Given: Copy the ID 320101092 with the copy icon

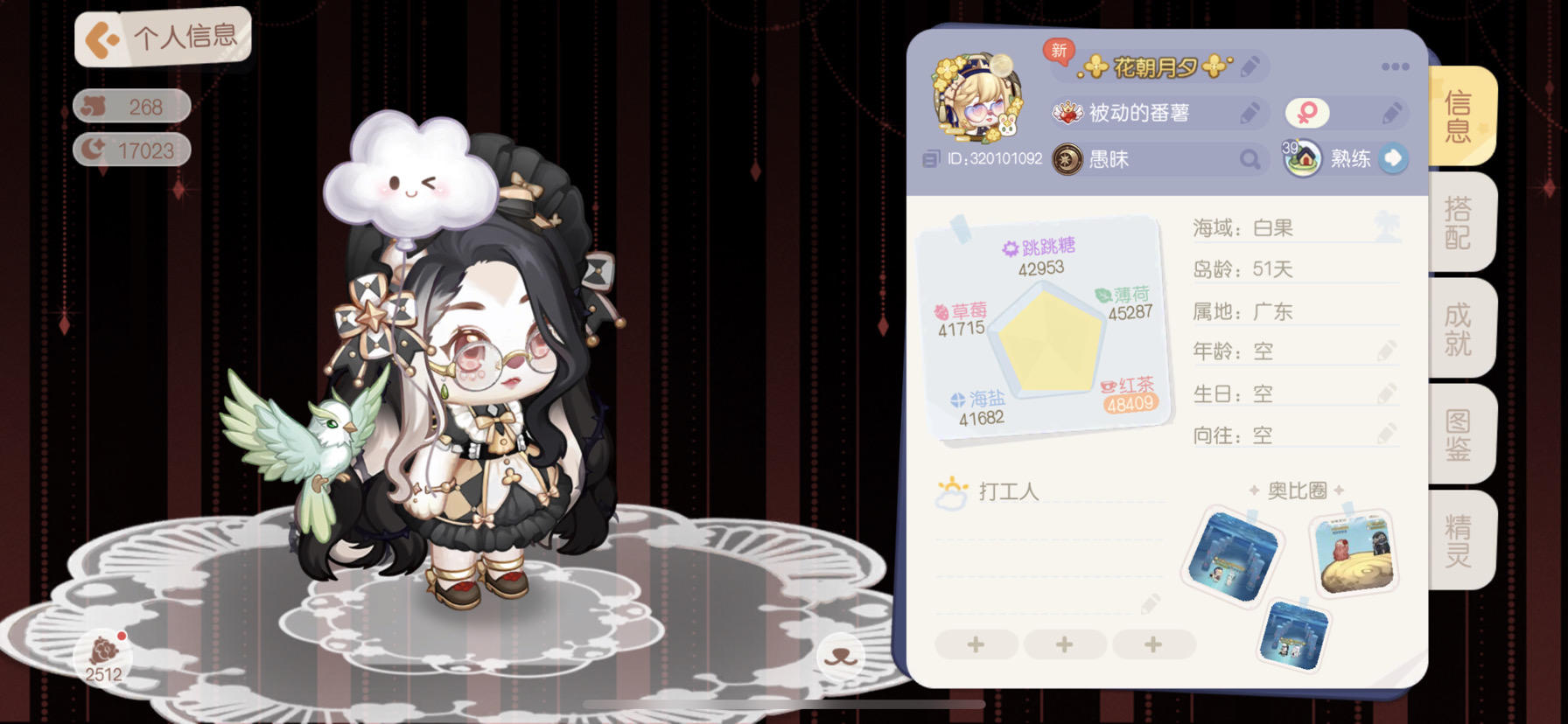Looking at the screenshot, I should [x=932, y=160].
